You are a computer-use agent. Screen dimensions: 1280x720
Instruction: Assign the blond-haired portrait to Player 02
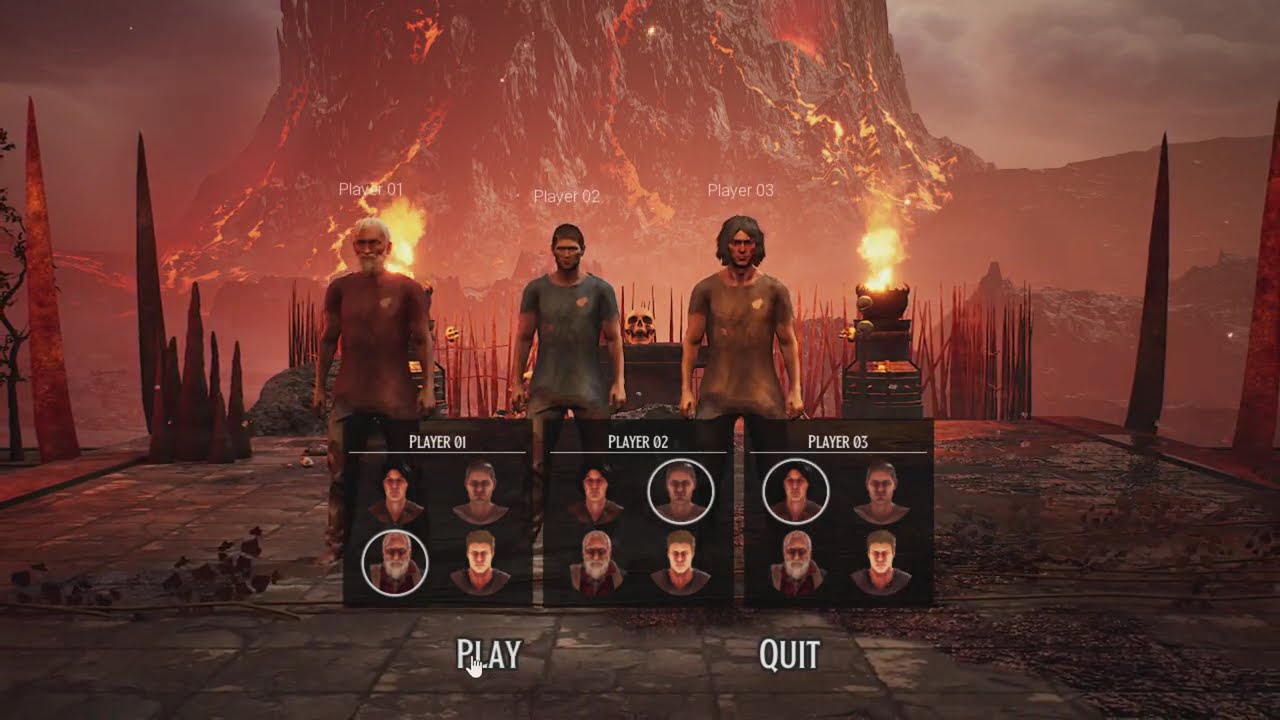681,563
